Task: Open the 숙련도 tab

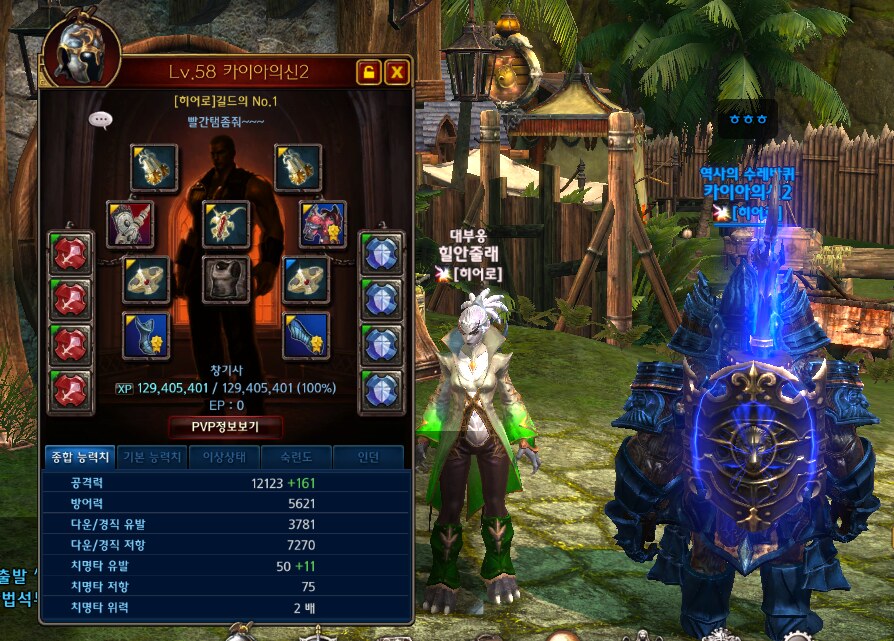Action: [x=297, y=458]
